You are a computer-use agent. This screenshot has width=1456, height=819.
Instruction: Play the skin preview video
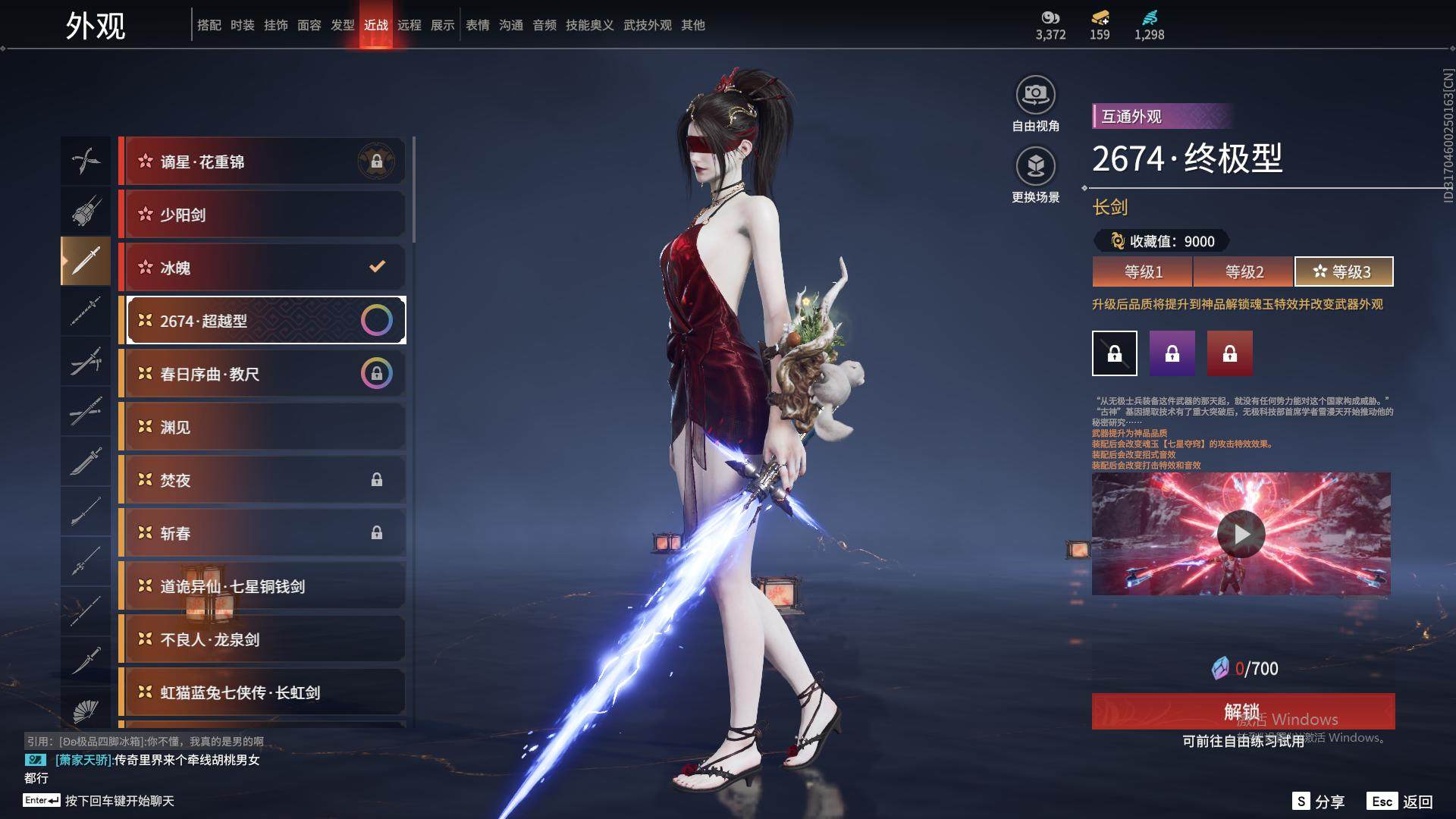click(1241, 534)
